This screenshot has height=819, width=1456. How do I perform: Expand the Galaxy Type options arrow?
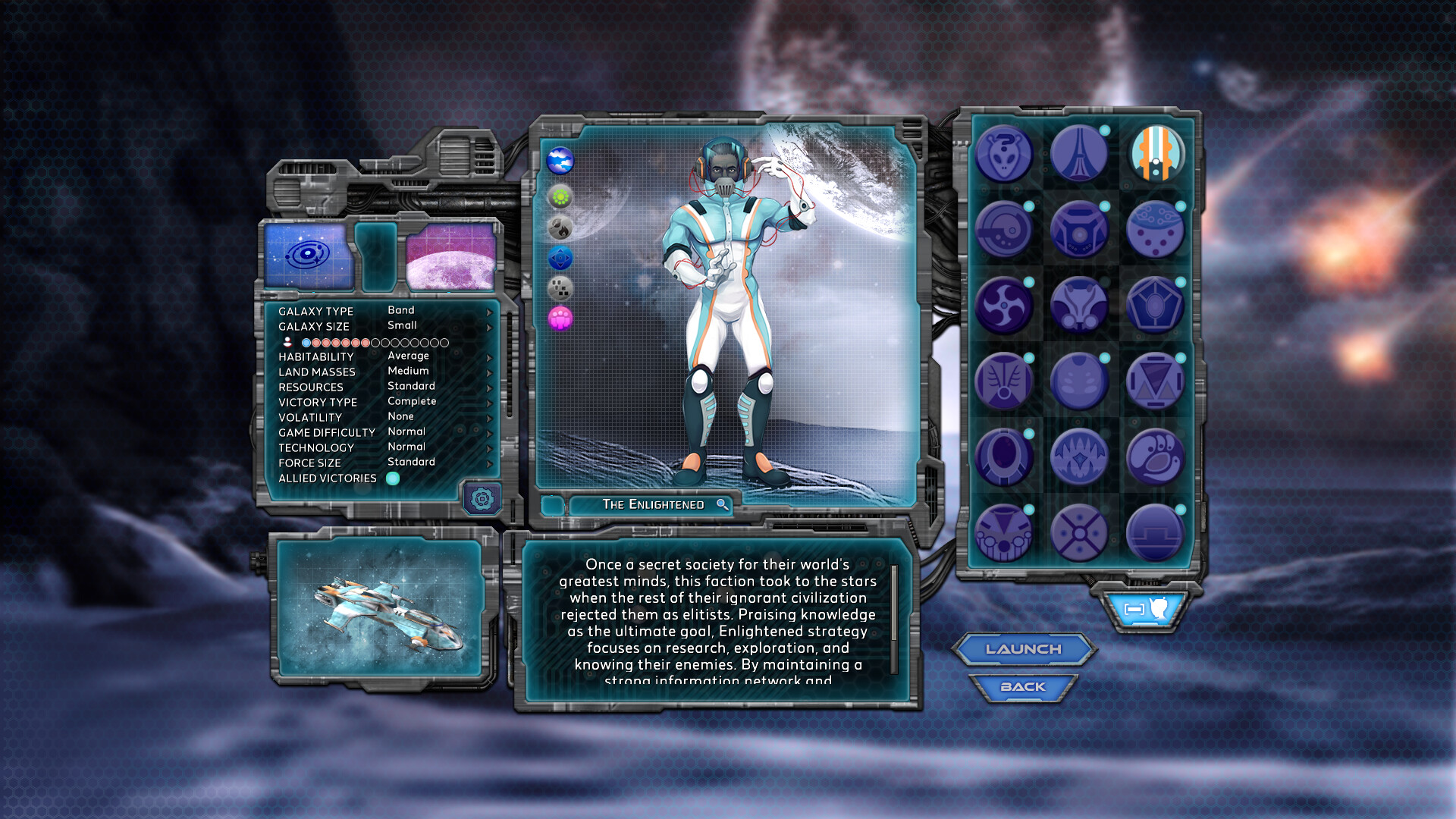pos(489,311)
